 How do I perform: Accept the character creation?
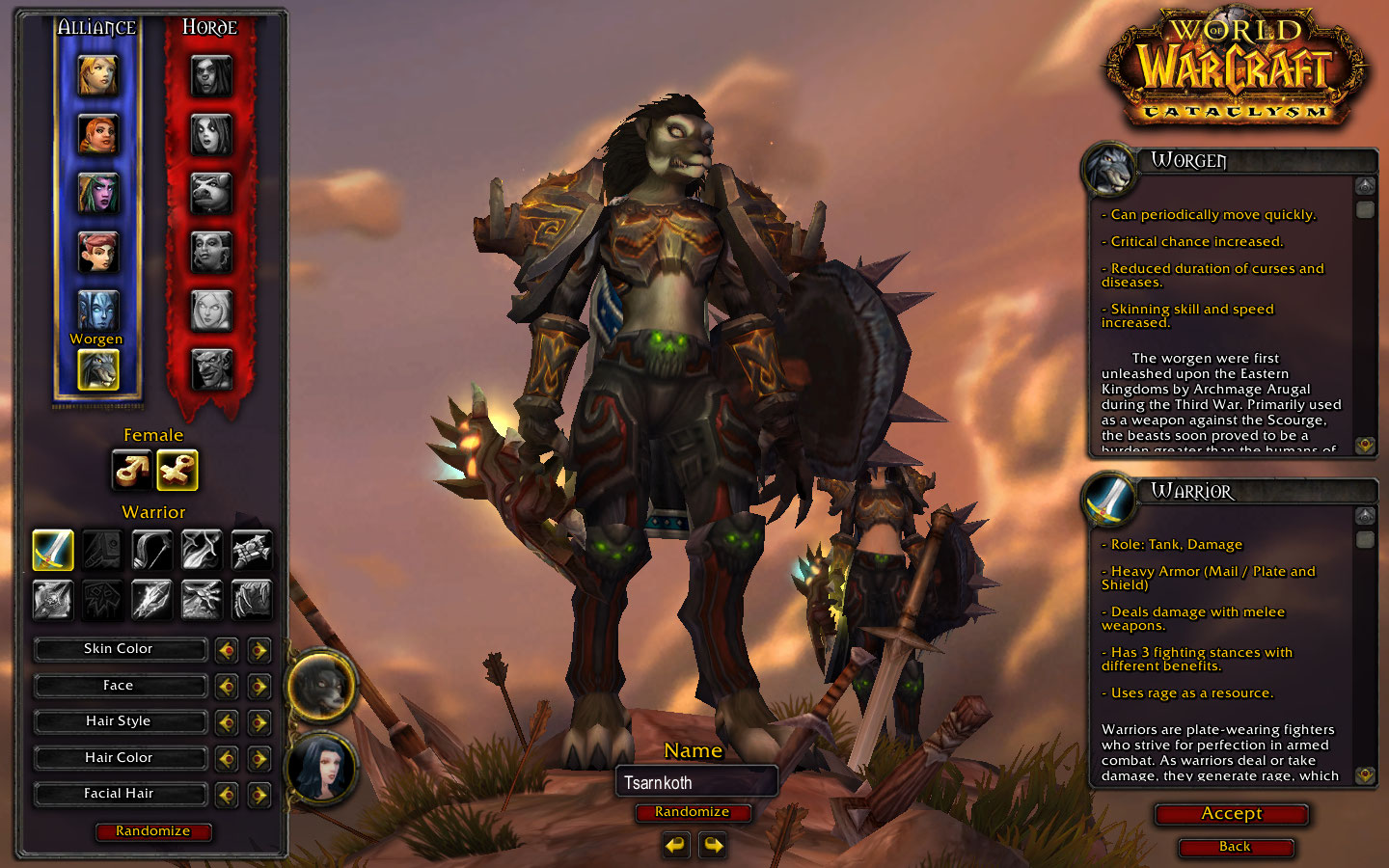point(1232,814)
